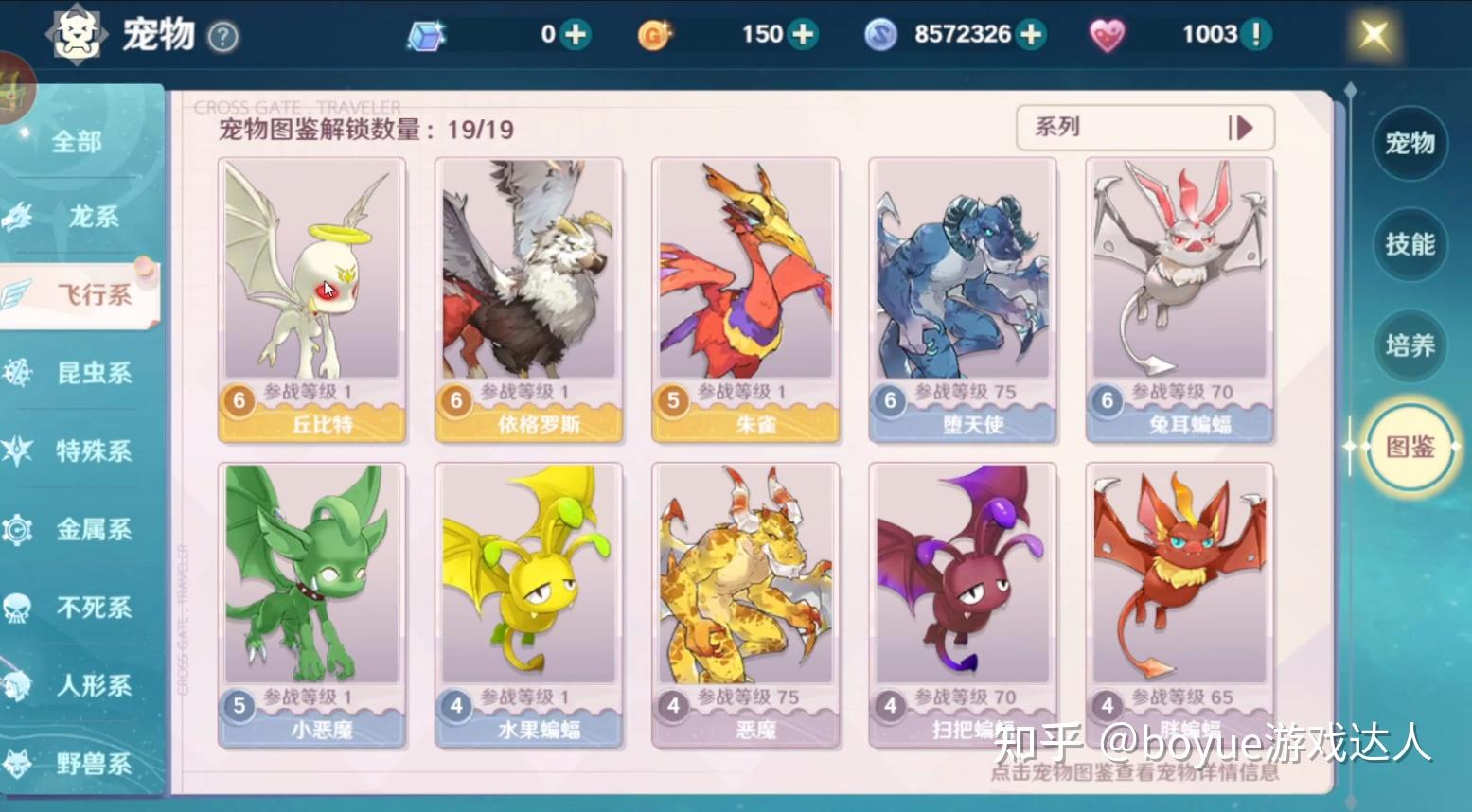This screenshot has height=812, width=1472.
Task: Click the series arrow next to 系列
Action: point(1244,127)
